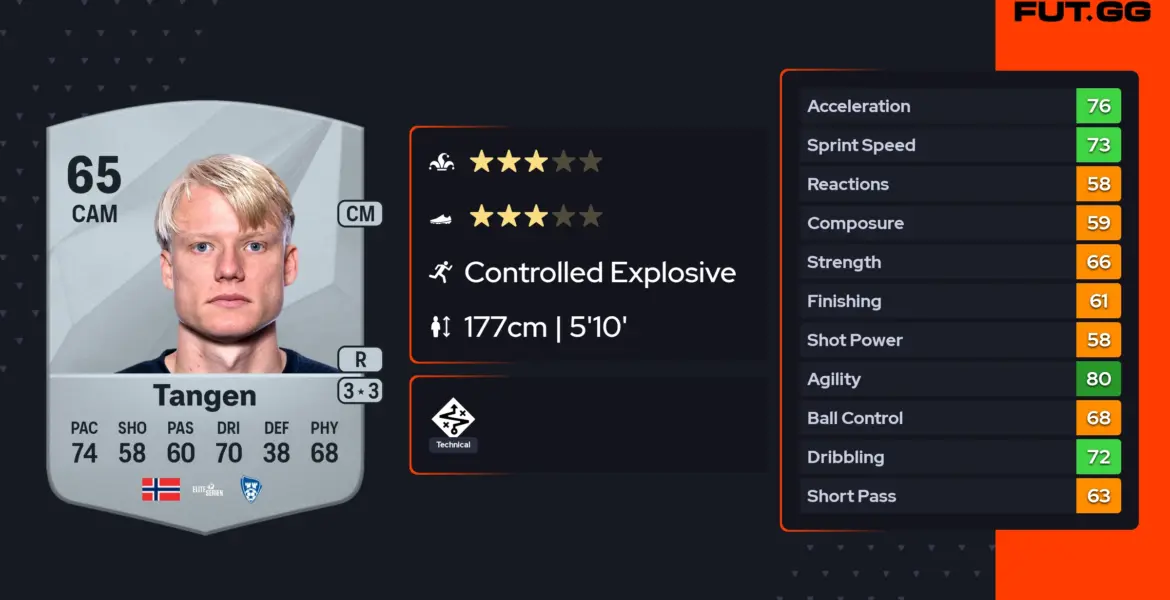Choose the CM alternate position badge
The width and height of the screenshot is (1170, 600).
click(360, 213)
